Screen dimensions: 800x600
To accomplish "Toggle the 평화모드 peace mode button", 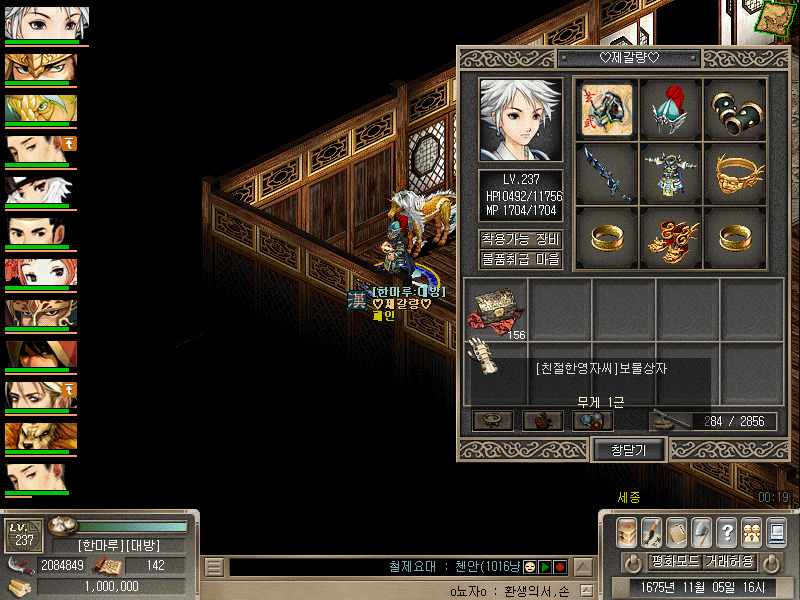I will 652,561.
